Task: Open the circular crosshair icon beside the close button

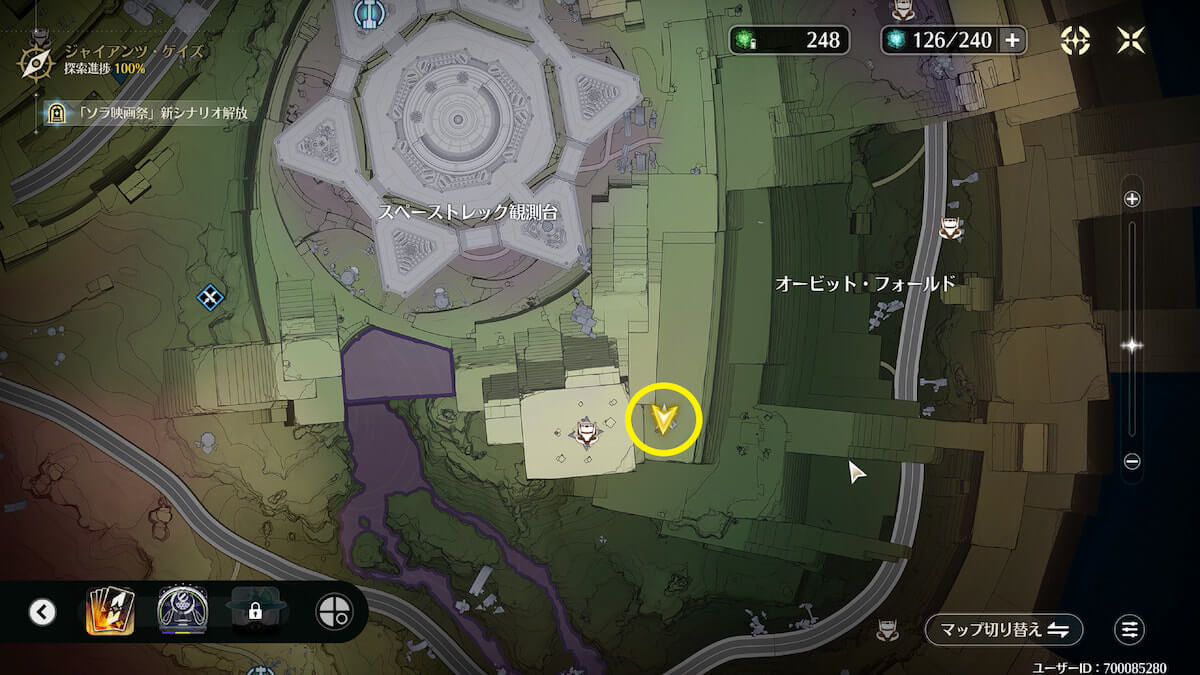Action: pos(1075,40)
